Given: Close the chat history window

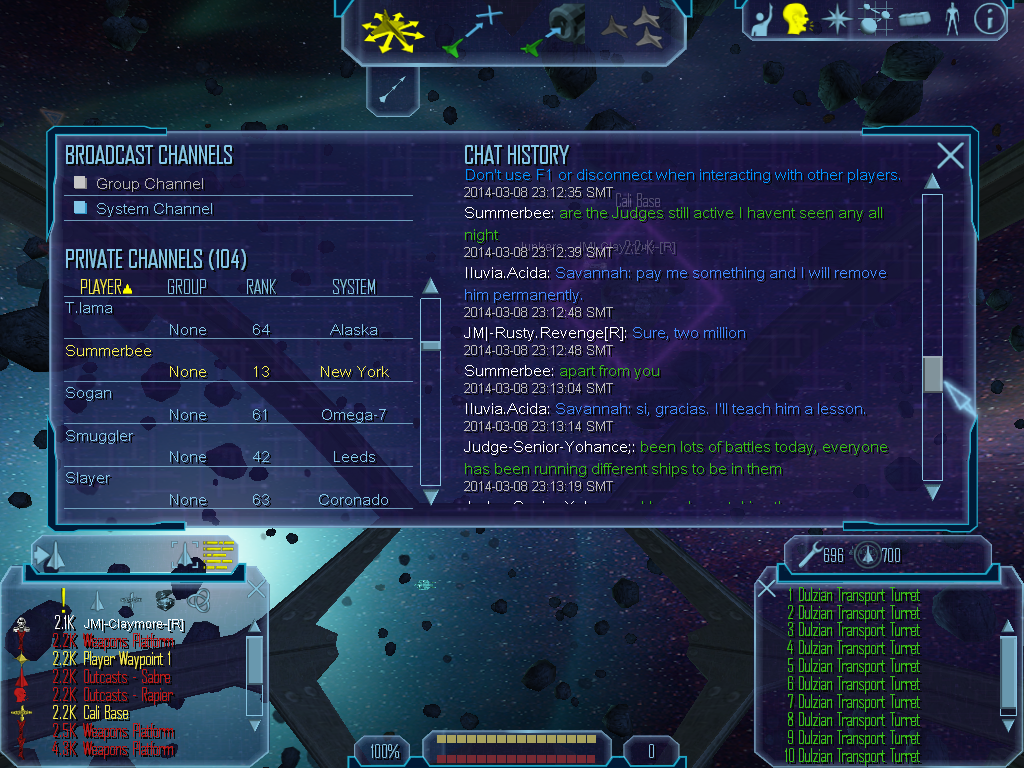Looking at the screenshot, I should click(x=950, y=155).
